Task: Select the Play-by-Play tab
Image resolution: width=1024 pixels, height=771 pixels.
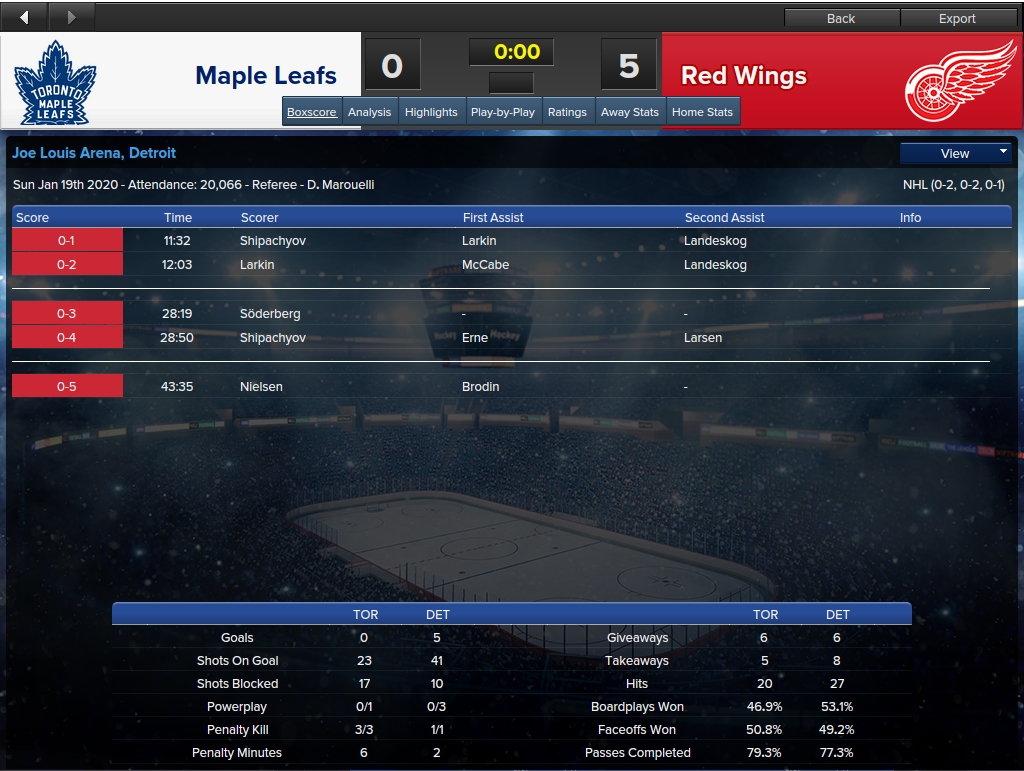Action: coord(502,112)
